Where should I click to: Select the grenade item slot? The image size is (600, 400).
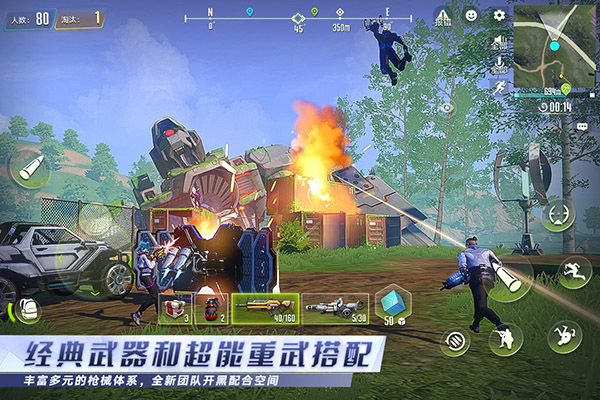210,308
